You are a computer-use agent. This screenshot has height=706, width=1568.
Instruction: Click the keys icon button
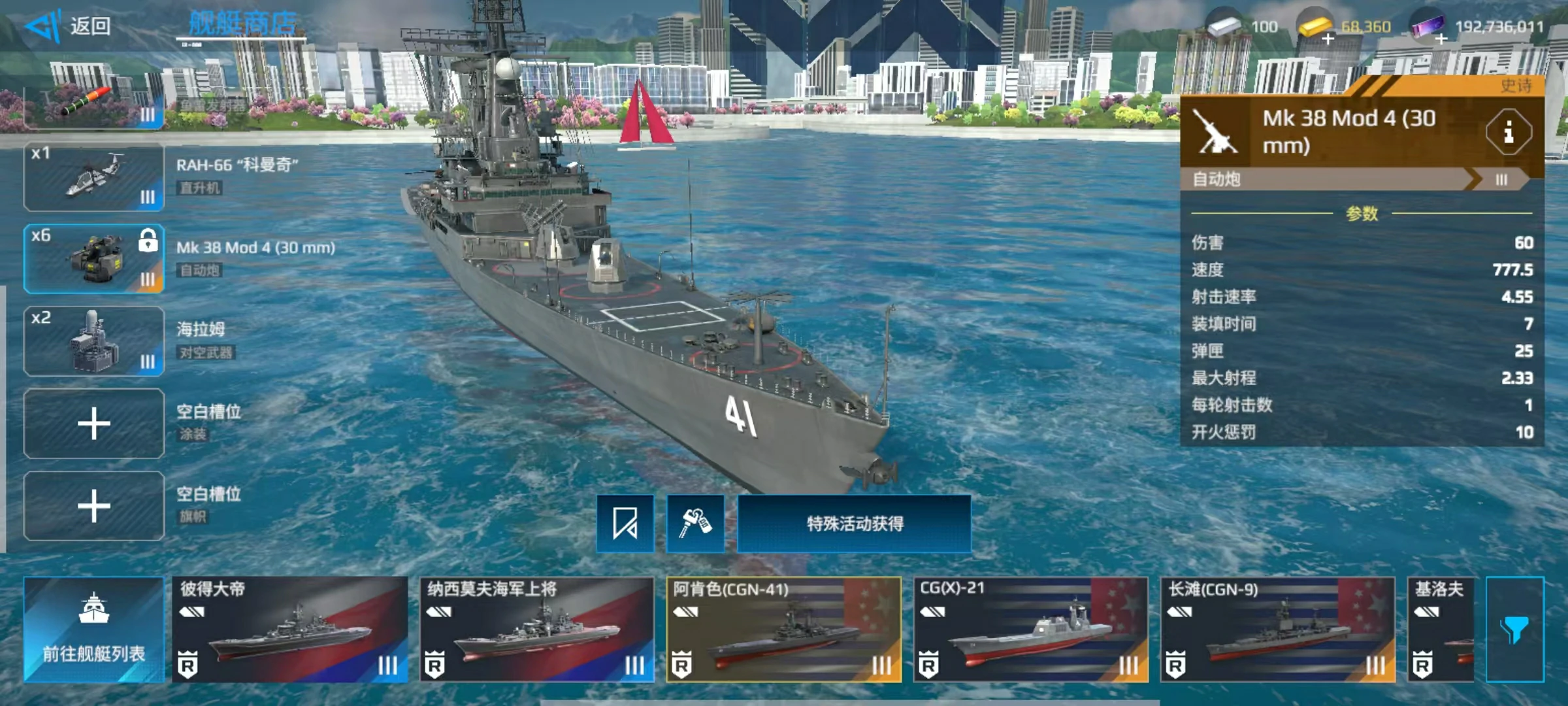[x=695, y=524]
